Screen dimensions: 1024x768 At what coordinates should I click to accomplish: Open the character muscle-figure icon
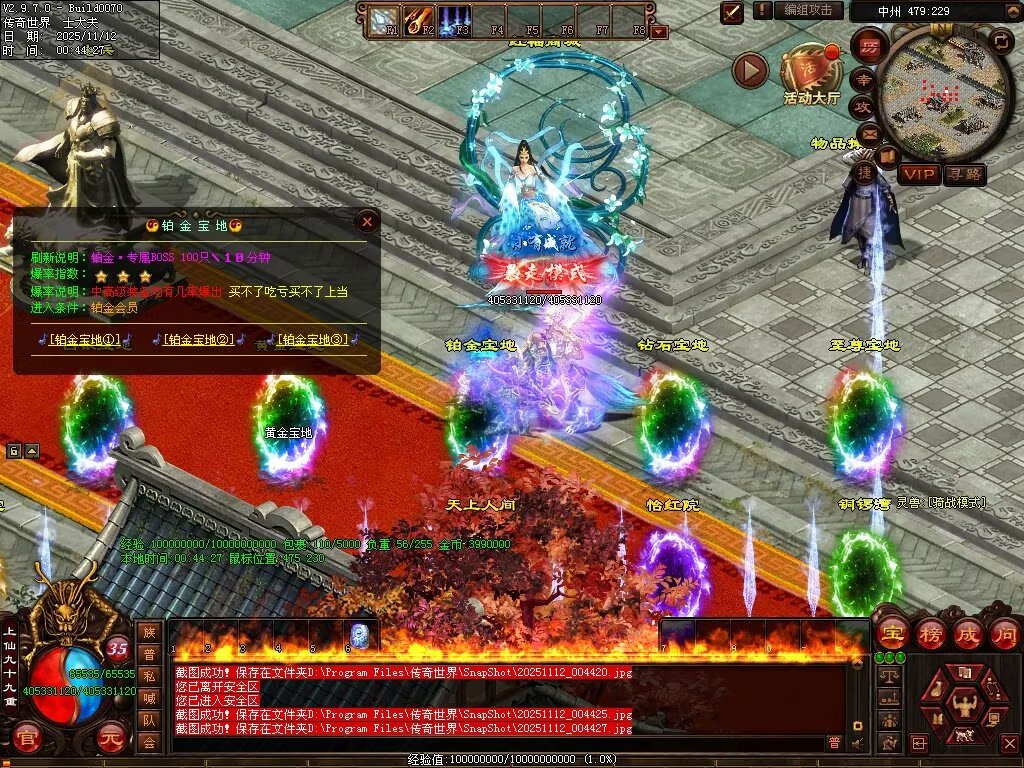pos(962,704)
